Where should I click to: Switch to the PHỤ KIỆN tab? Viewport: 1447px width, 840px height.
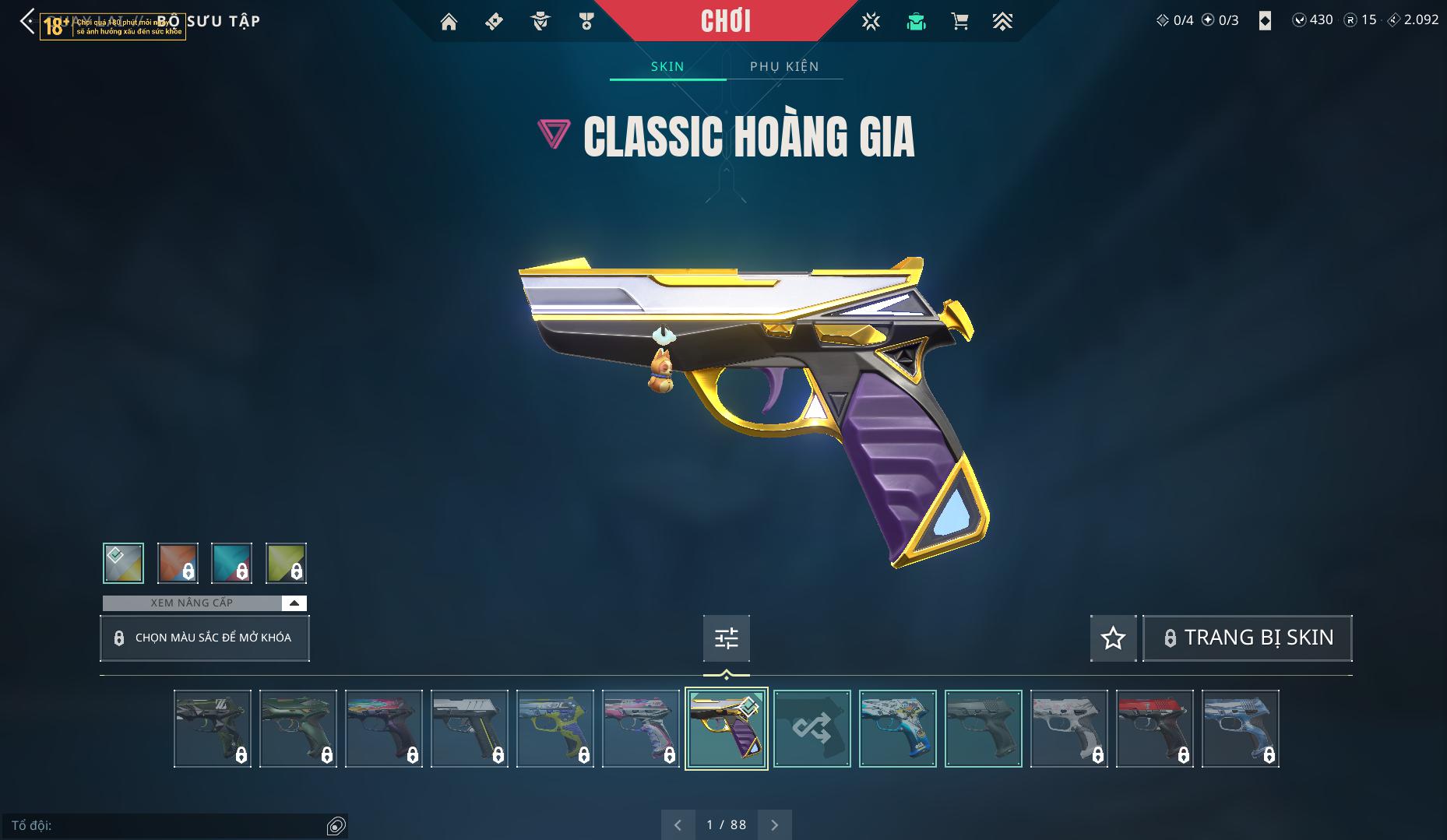[x=784, y=66]
